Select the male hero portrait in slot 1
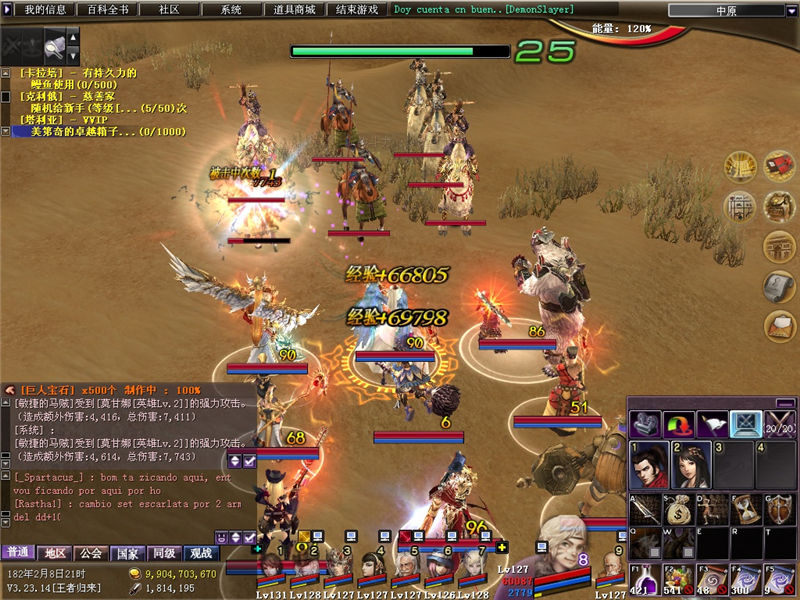 coord(648,465)
